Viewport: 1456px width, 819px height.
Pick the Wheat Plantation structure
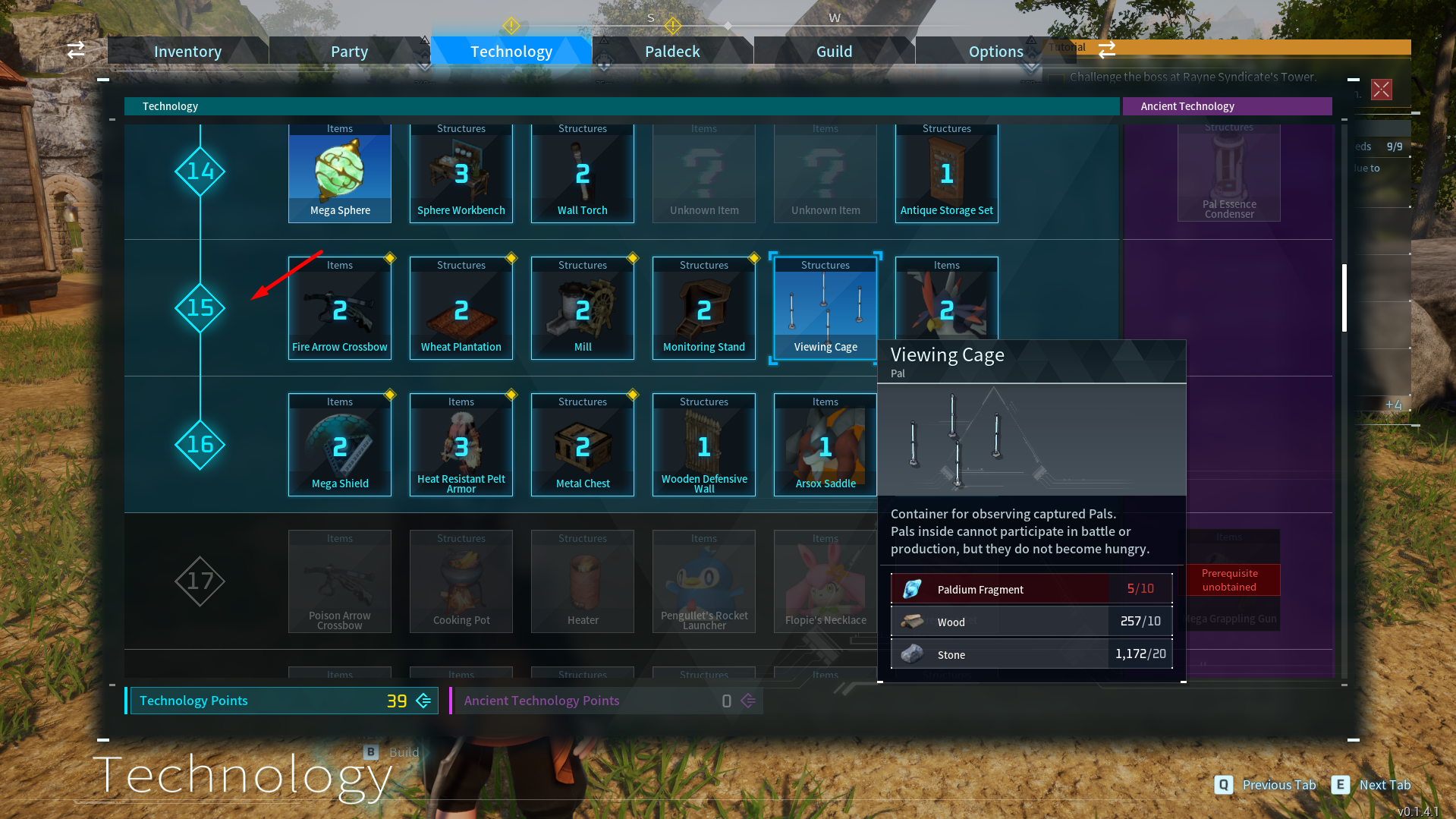coord(461,308)
